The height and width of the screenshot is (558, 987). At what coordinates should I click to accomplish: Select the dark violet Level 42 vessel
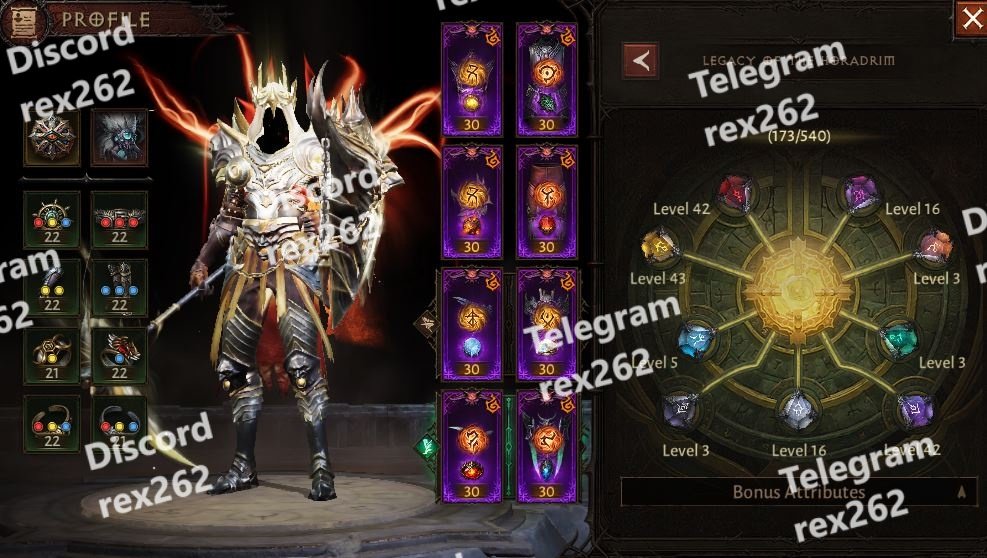pos(915,408)
